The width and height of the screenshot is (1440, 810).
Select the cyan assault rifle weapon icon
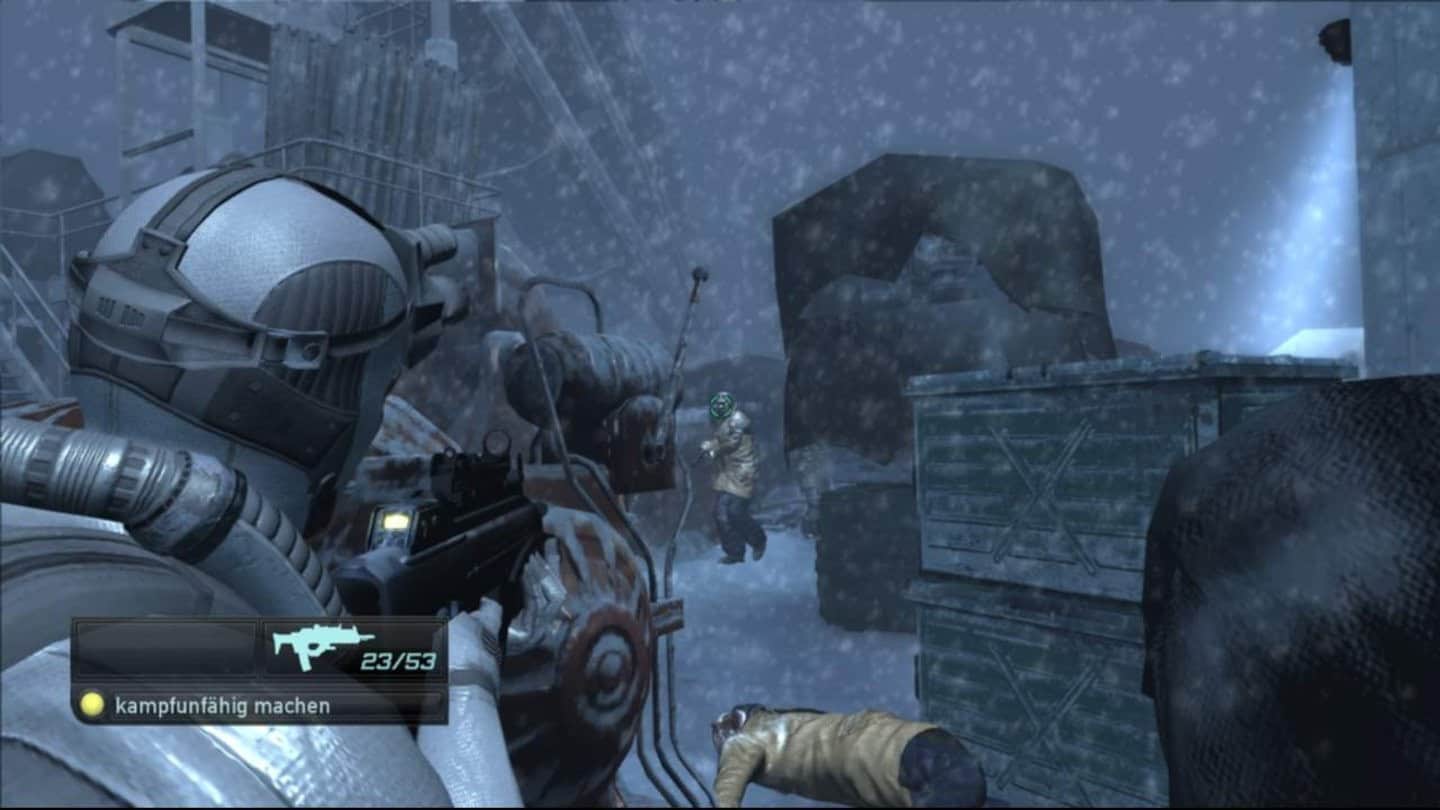(x=322, y=645)
